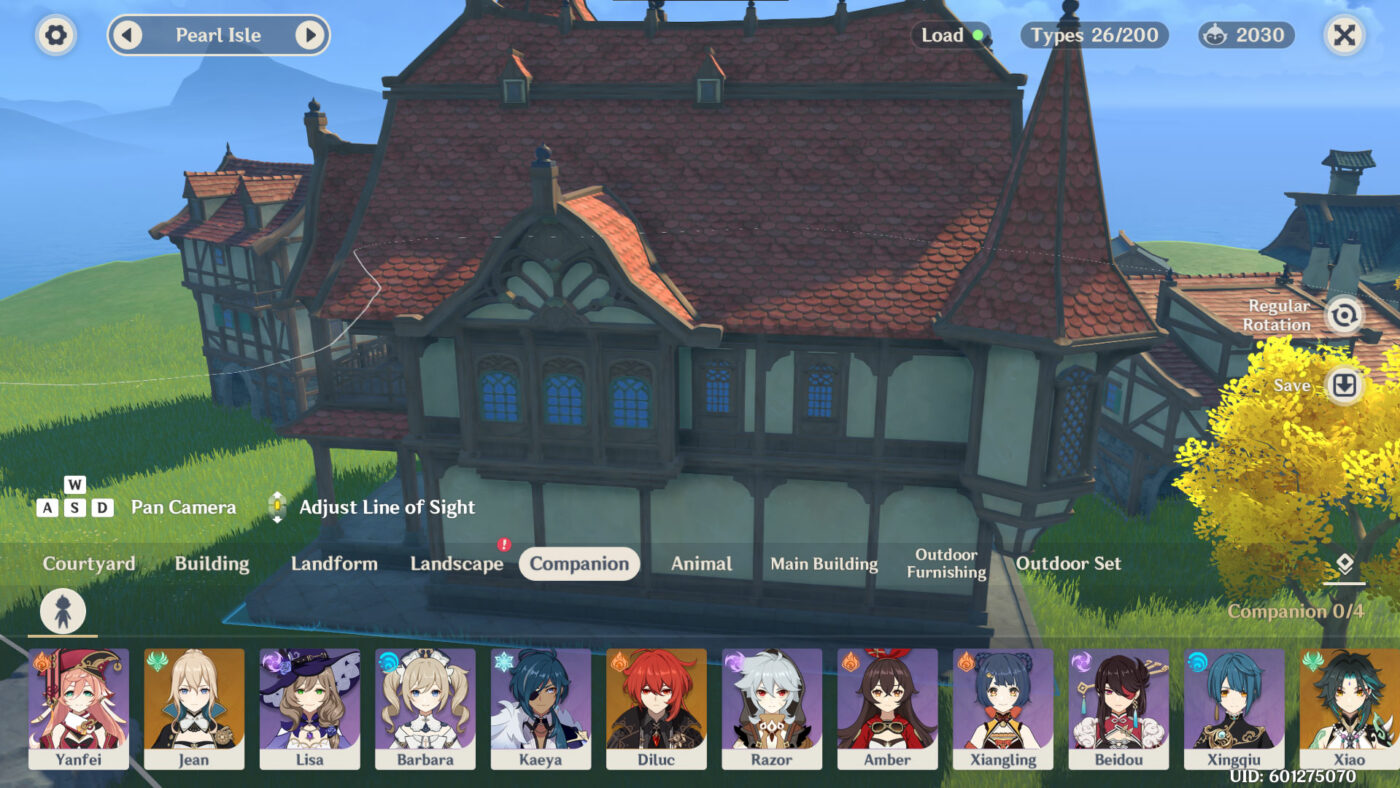Switch to the Animal tab
1400x788 pixels.
point(700,563)
